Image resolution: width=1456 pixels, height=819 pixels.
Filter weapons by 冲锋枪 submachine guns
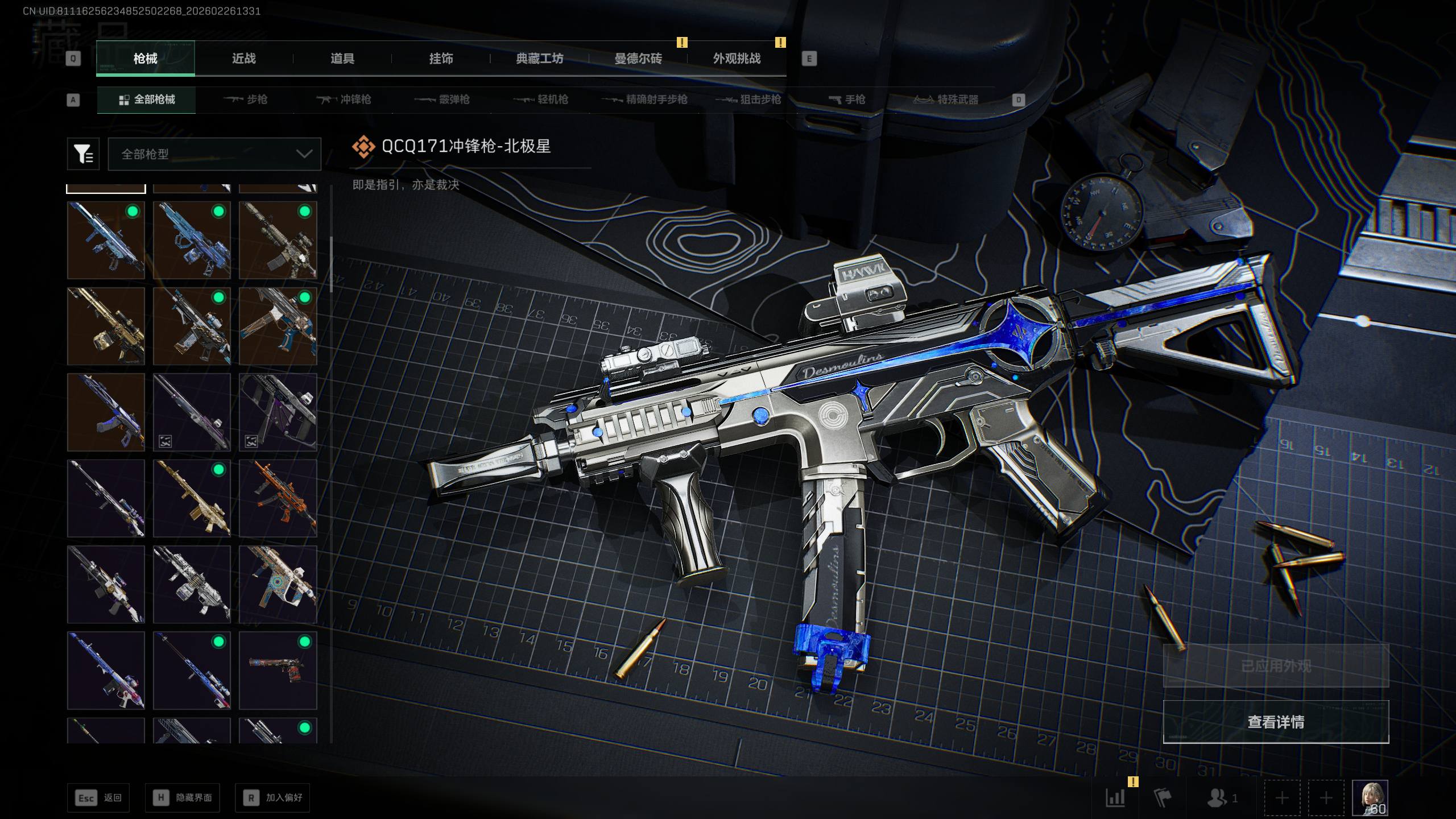(344, 100)
